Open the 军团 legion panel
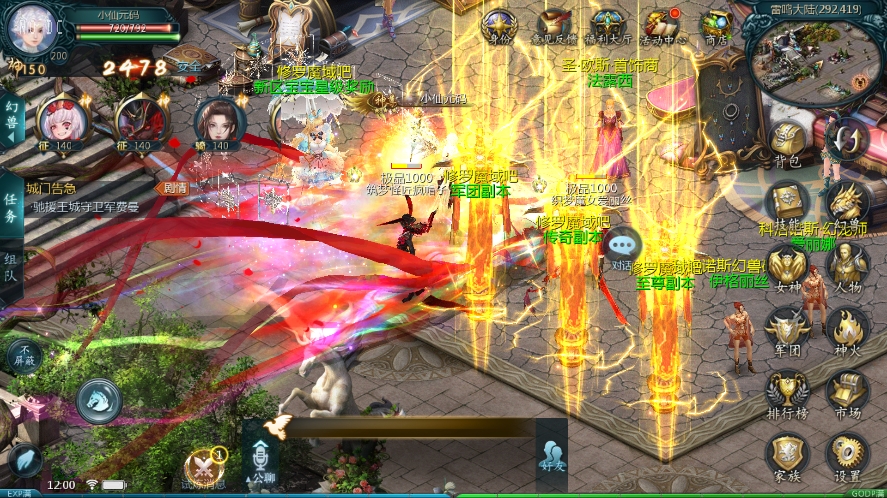The image size is (887, 498). click(787, 328)
